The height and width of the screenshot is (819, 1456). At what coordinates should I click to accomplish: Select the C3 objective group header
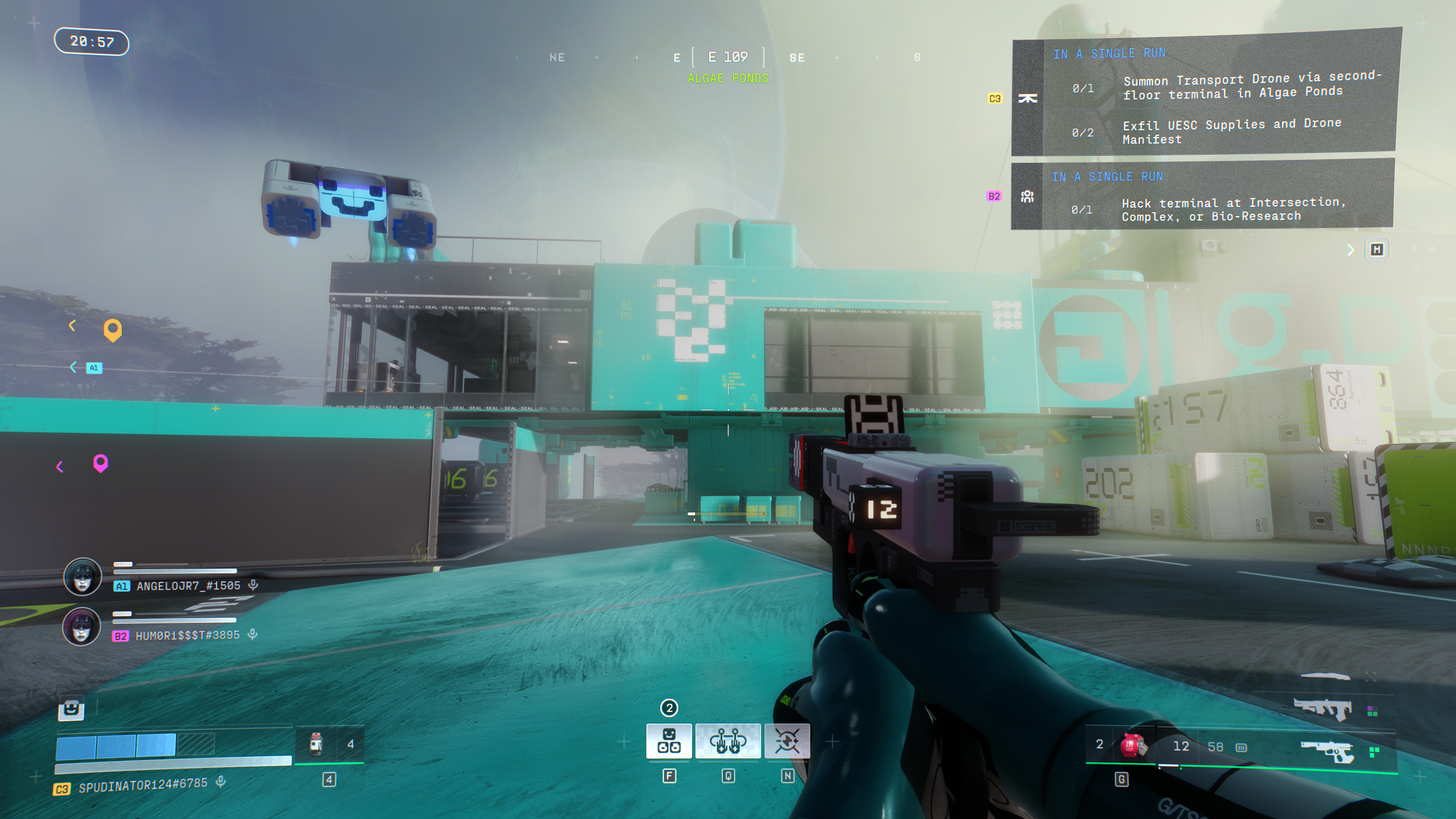click(x=996, y=98)
